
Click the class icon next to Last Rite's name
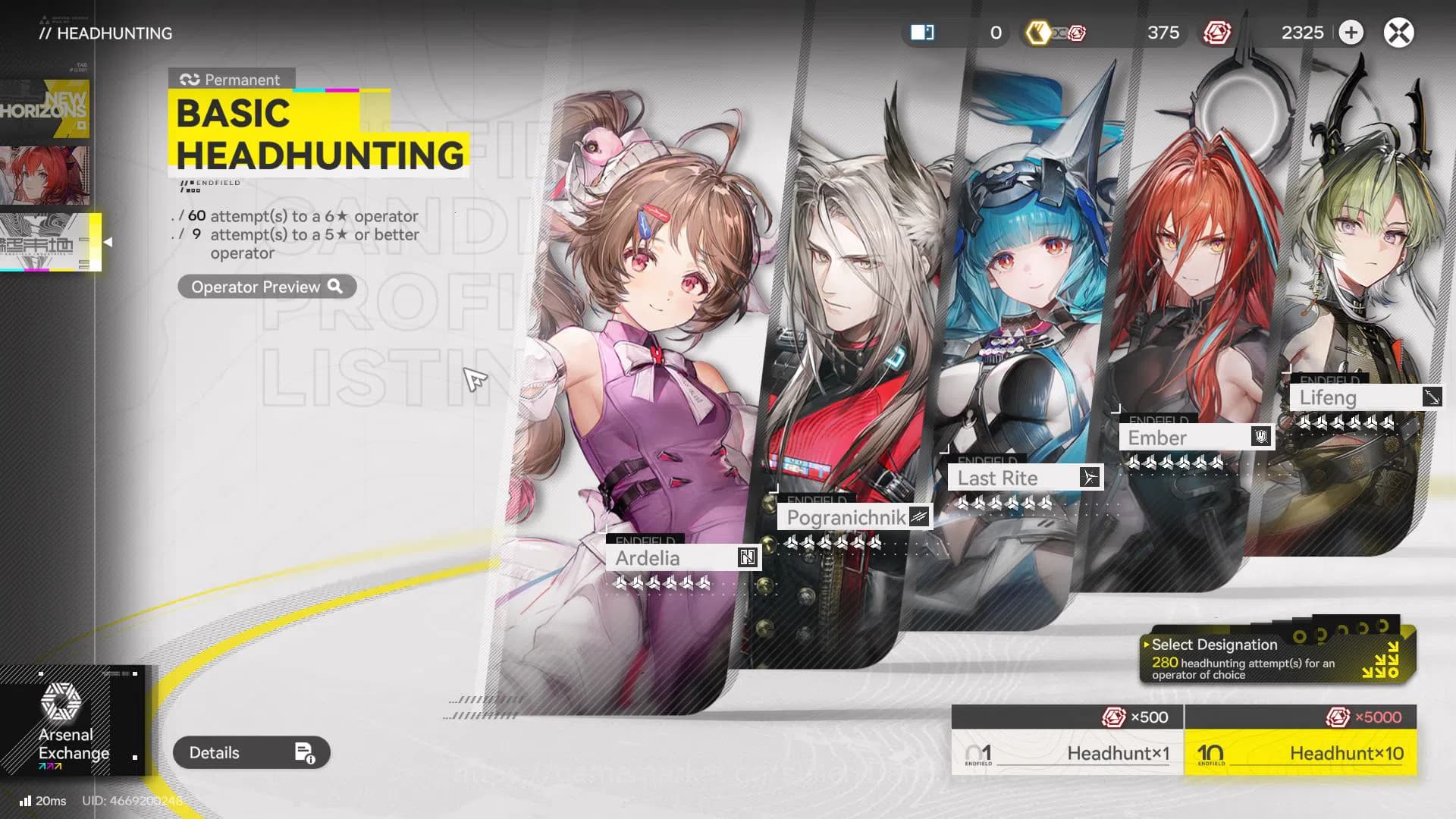1090,477
